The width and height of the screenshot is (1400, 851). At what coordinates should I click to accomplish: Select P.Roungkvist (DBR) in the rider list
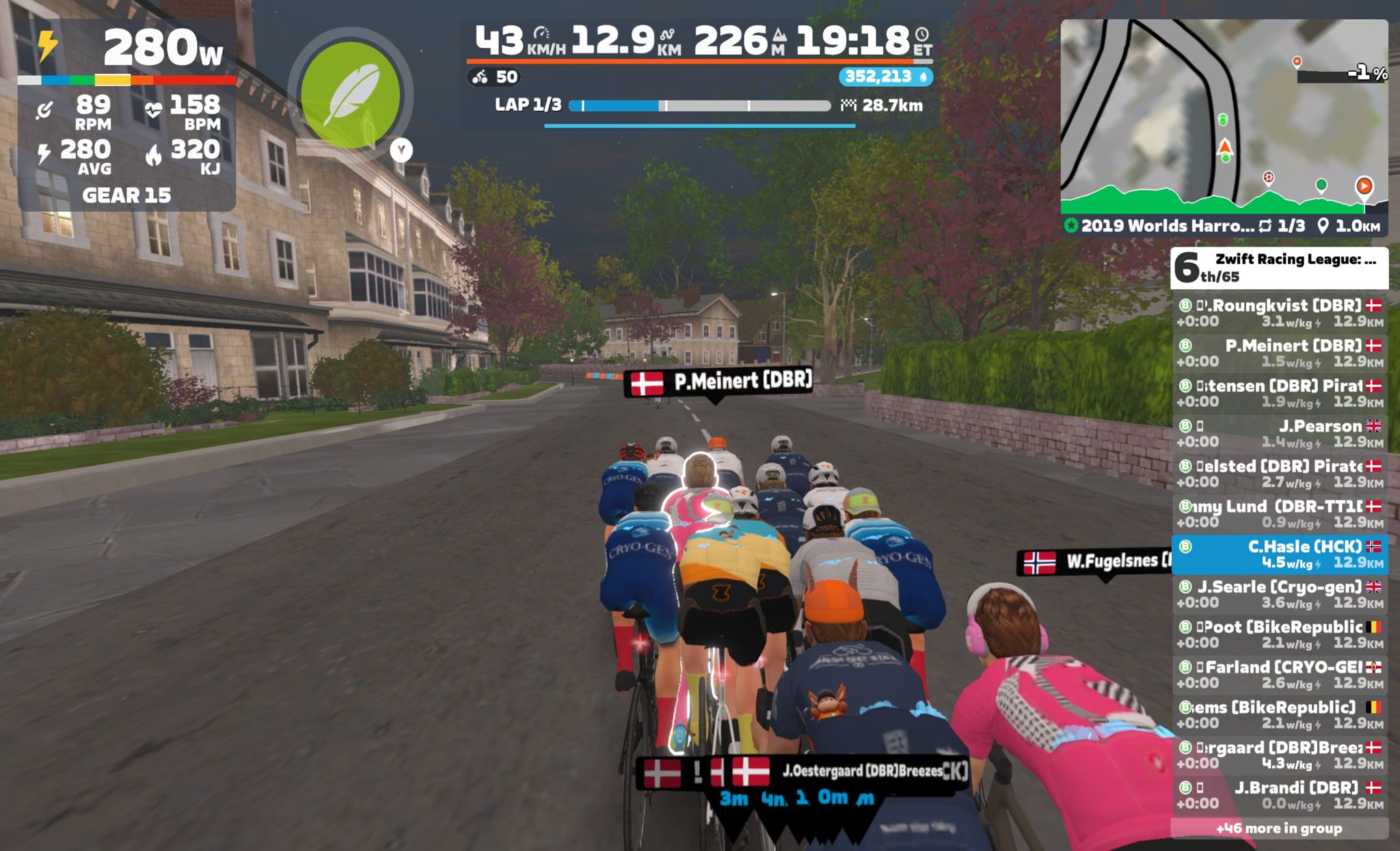[1279, 313]
